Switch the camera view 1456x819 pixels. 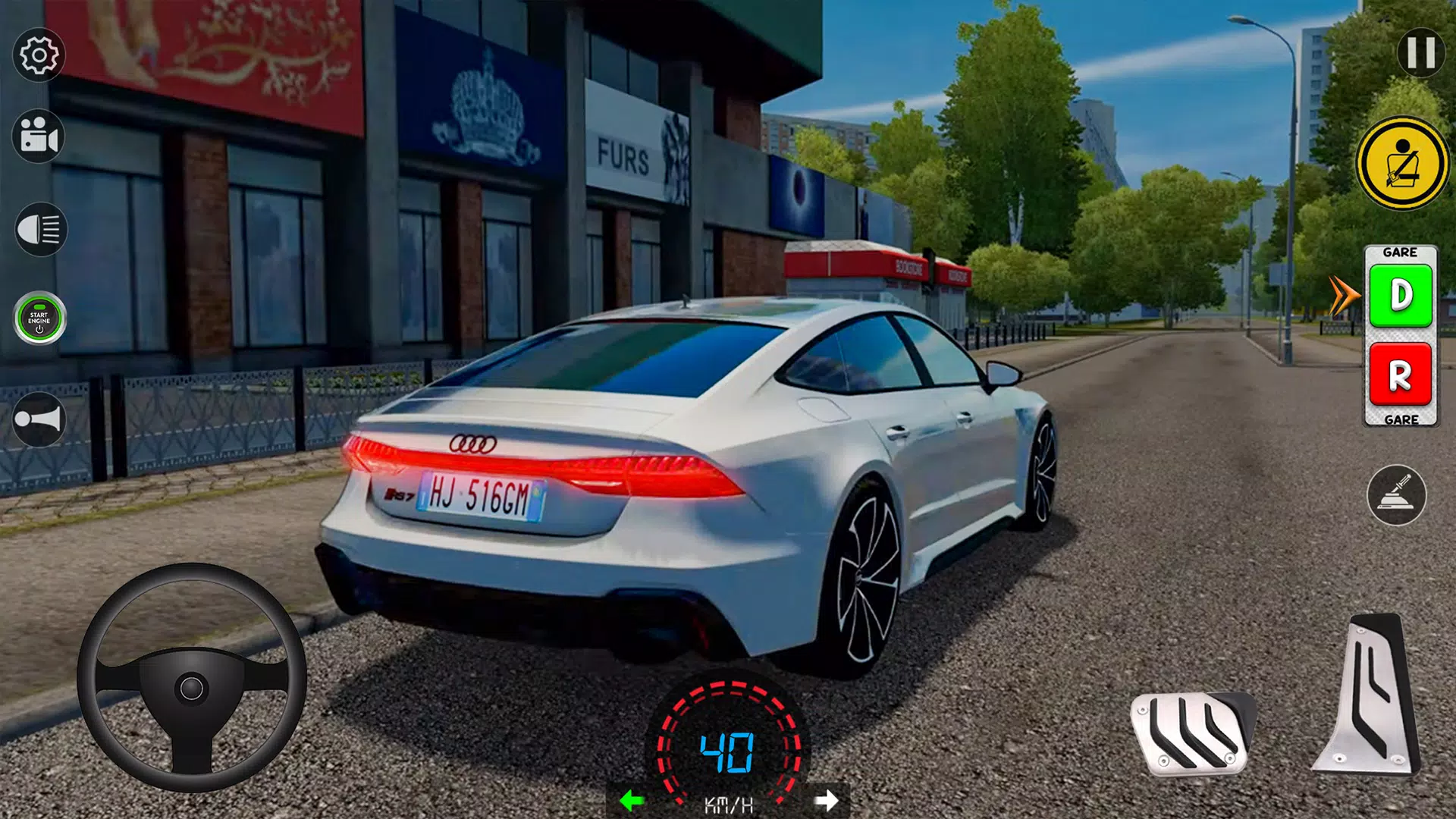point(39,137)
